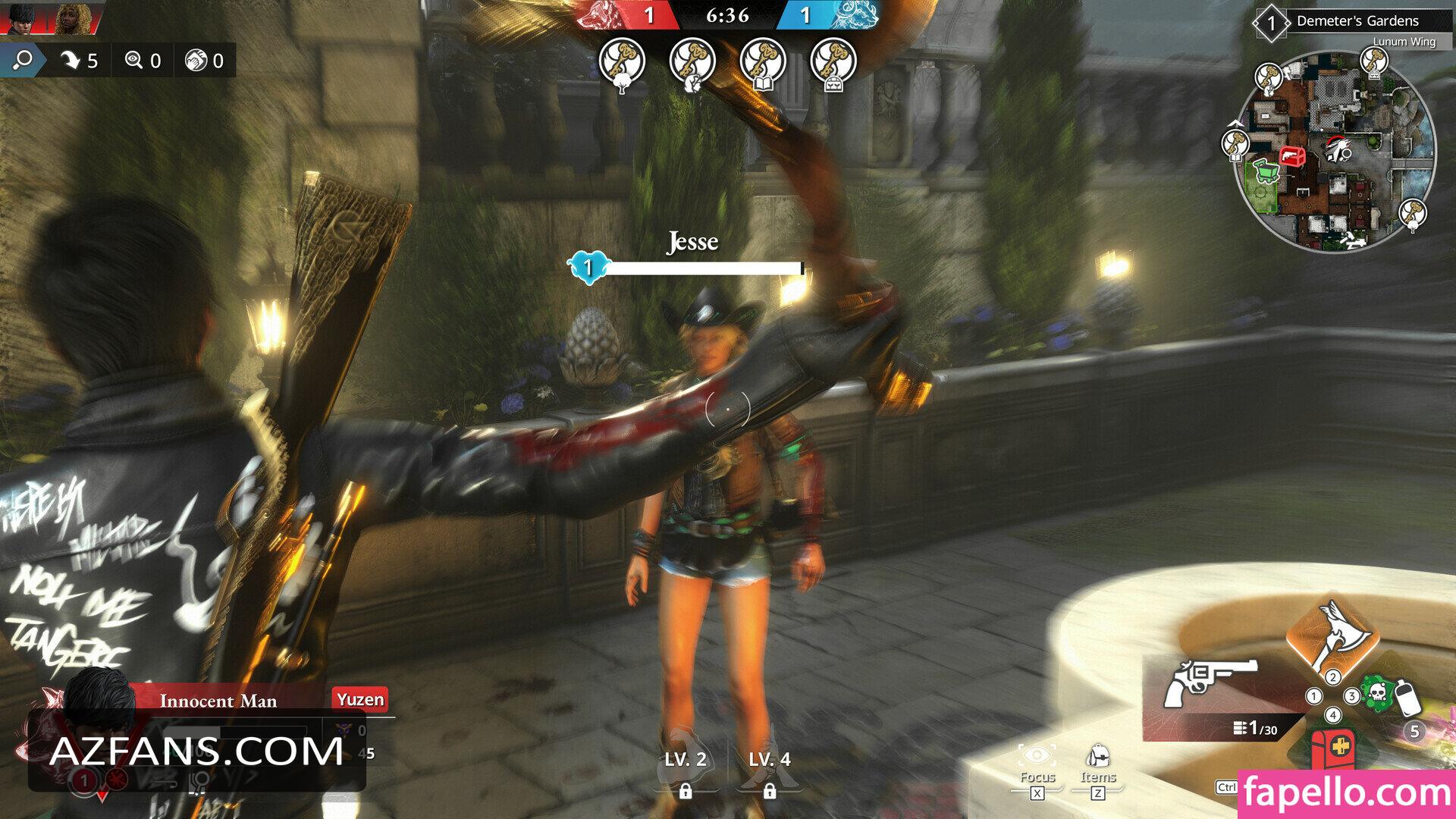Choose the green poison skull item
The image size is (1456, 819).
pos(1377,693)
